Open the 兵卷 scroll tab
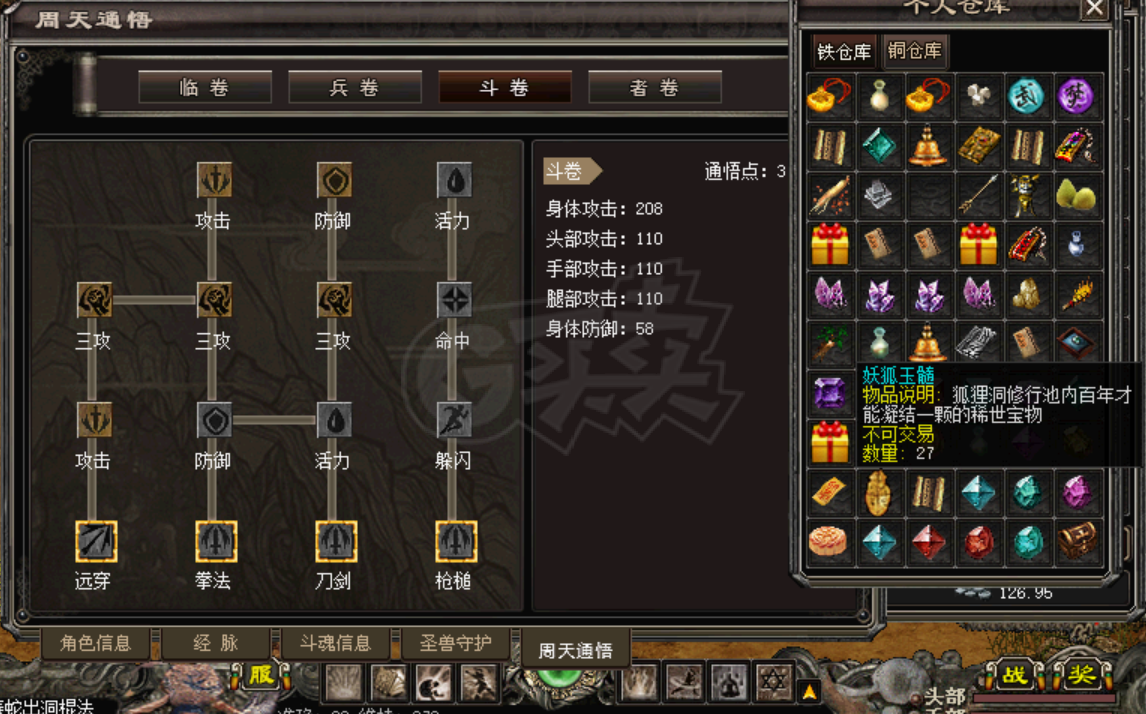The width and height of the screenshot is (1146, 714). tap(355, 88)
